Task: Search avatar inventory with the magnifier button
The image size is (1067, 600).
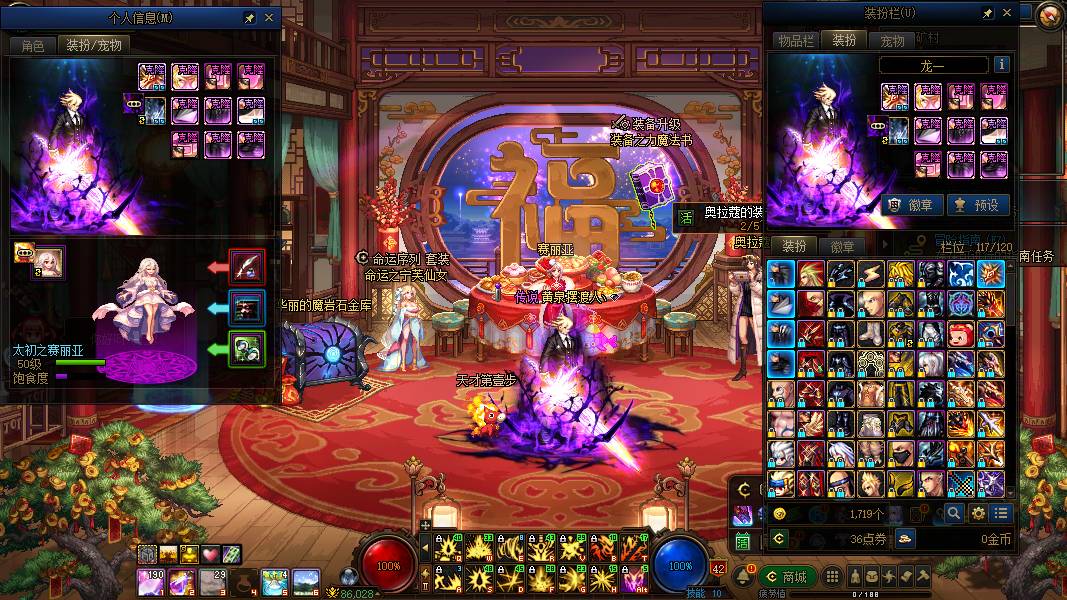Action: (x=954, y=513)
